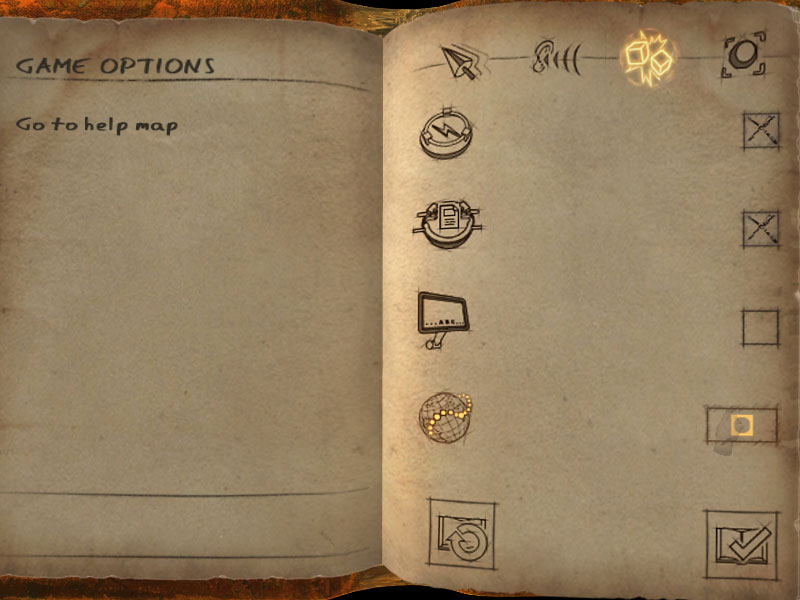Enable the monitor subtitles option checkbox
800x600 pixels.
click(760, 328)
